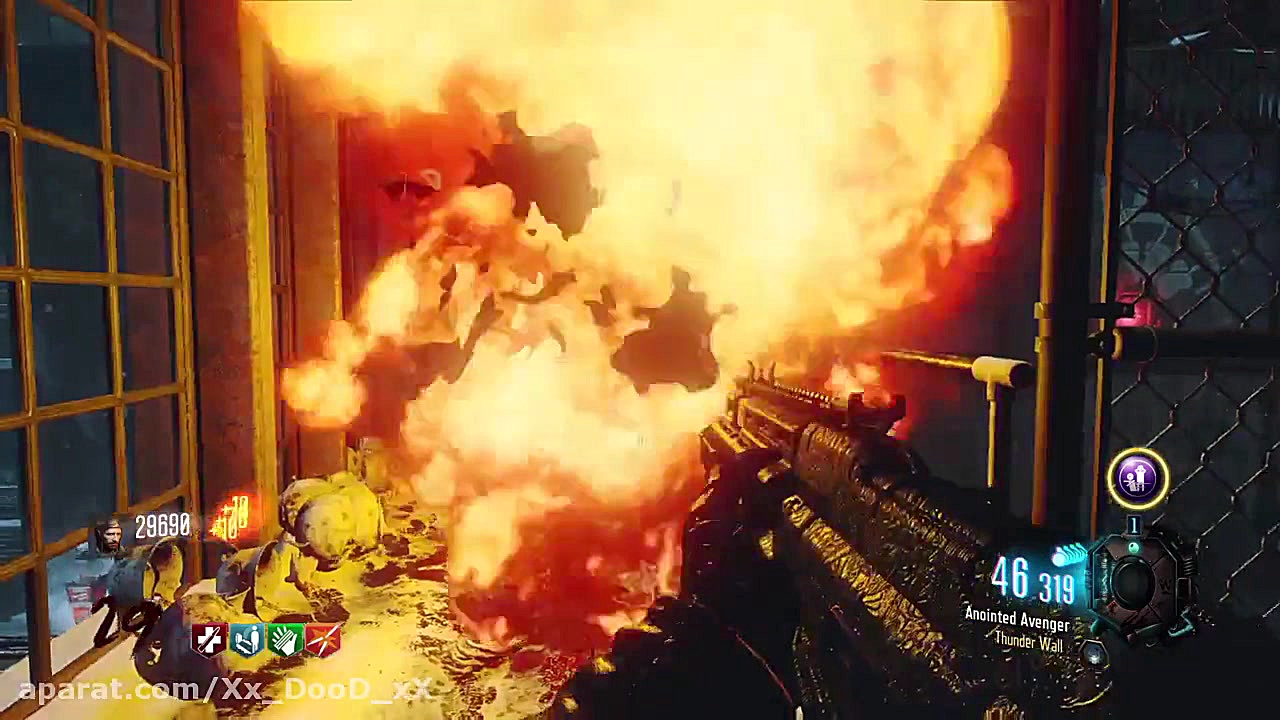The height and width of the screenshot is (720, 1280).
Task: Click the 29690 points counter
Action: click(162, 524)
